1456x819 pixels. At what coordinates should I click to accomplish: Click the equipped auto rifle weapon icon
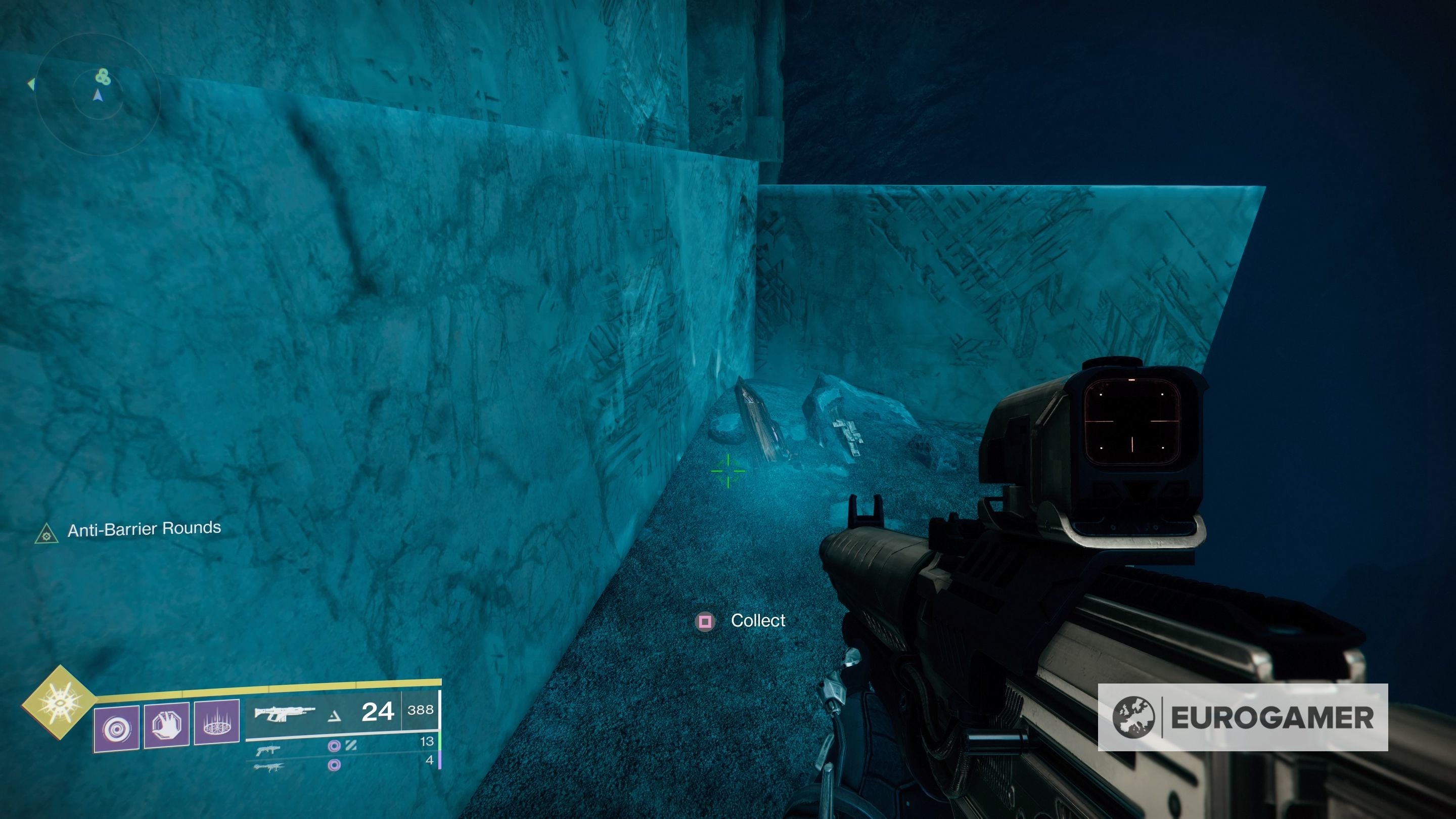286,713
